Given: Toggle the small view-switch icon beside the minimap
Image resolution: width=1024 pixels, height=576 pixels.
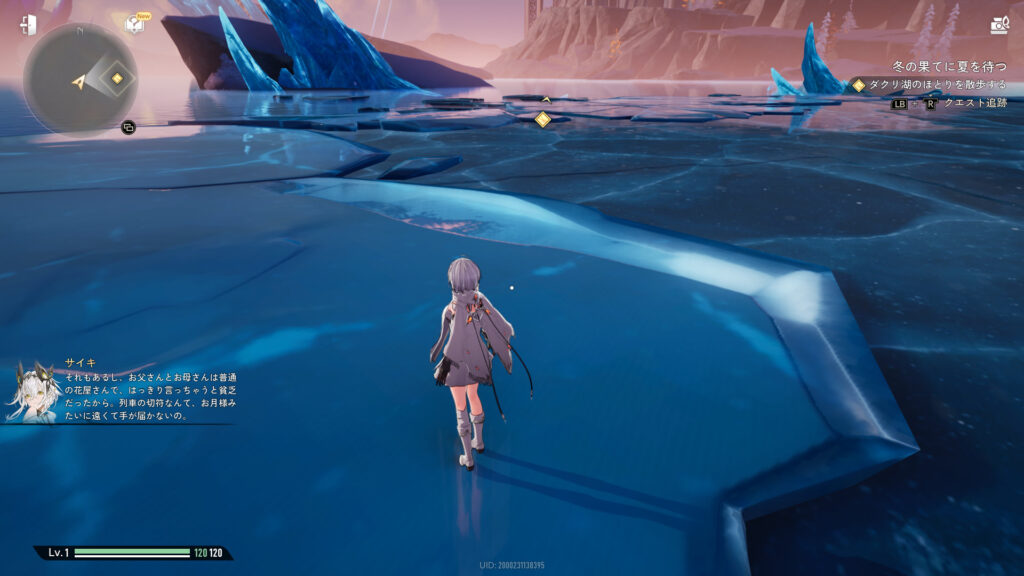Looking at the screenshot, I should pos(128,127).
